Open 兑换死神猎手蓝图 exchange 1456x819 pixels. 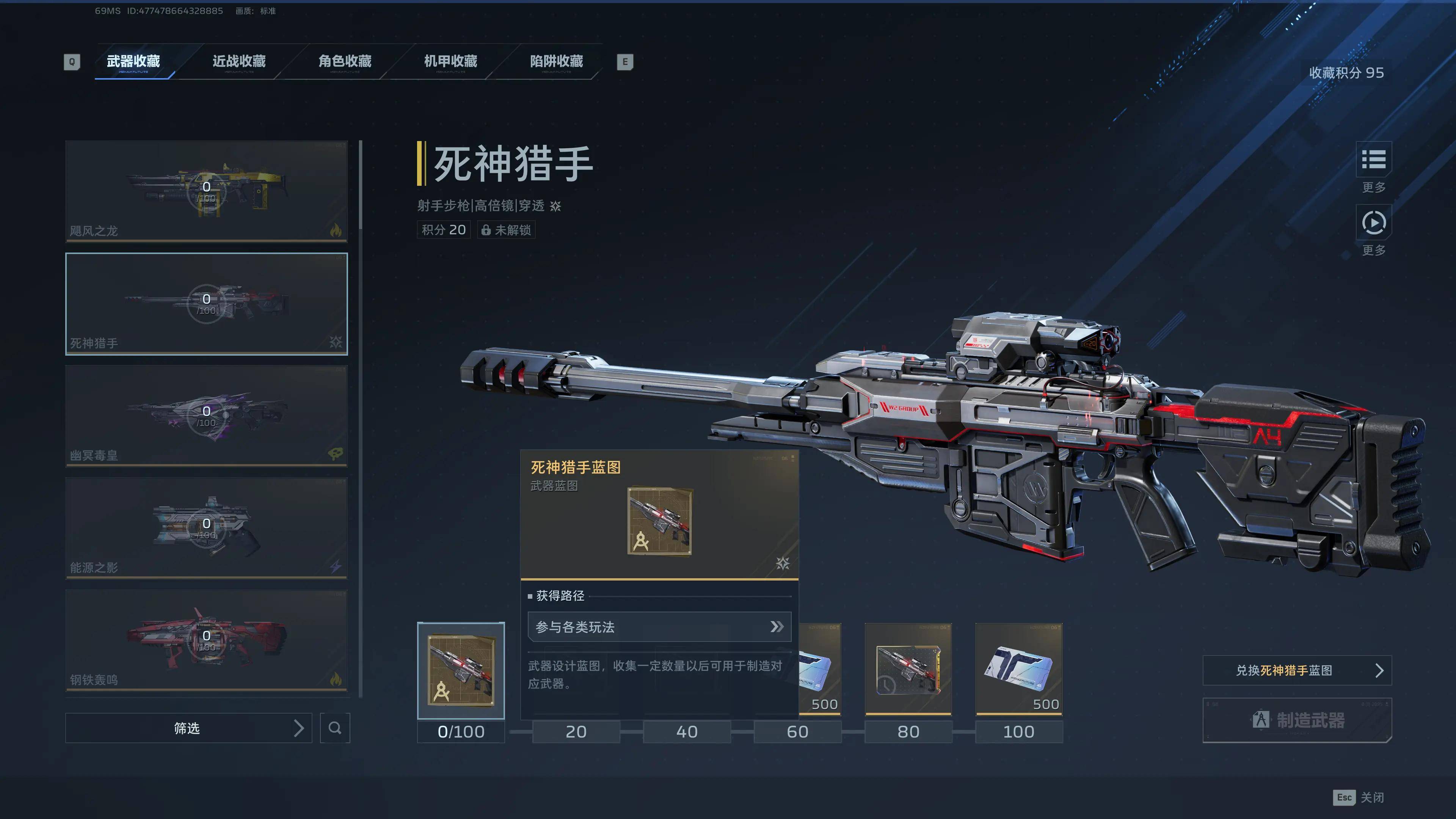coord(1297,670)
